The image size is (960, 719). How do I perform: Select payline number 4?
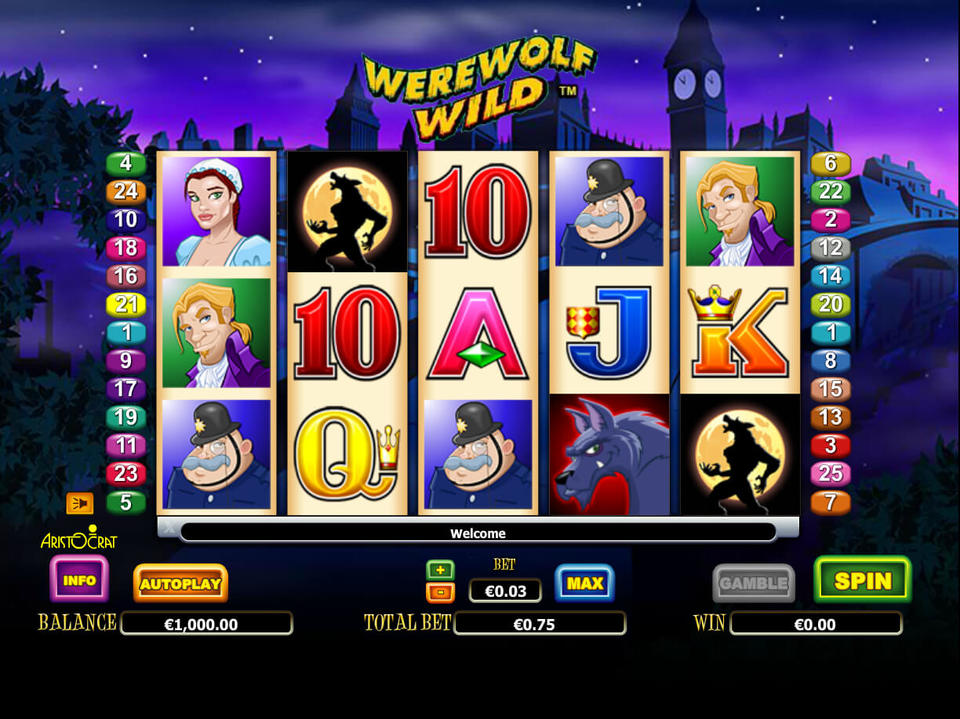(127, 164)
